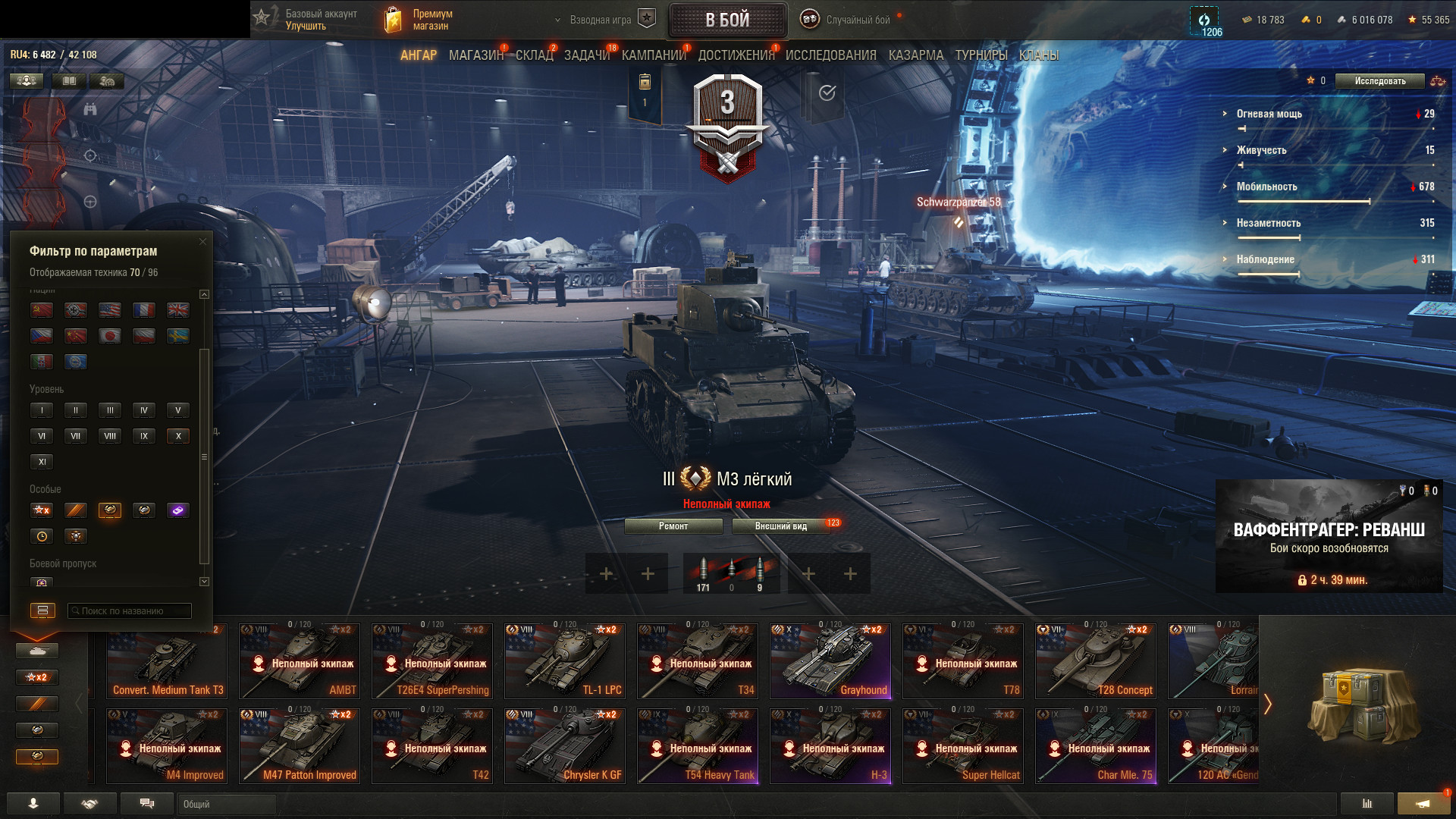Select the Chrysler K GF tank

[x=565, y=746]
